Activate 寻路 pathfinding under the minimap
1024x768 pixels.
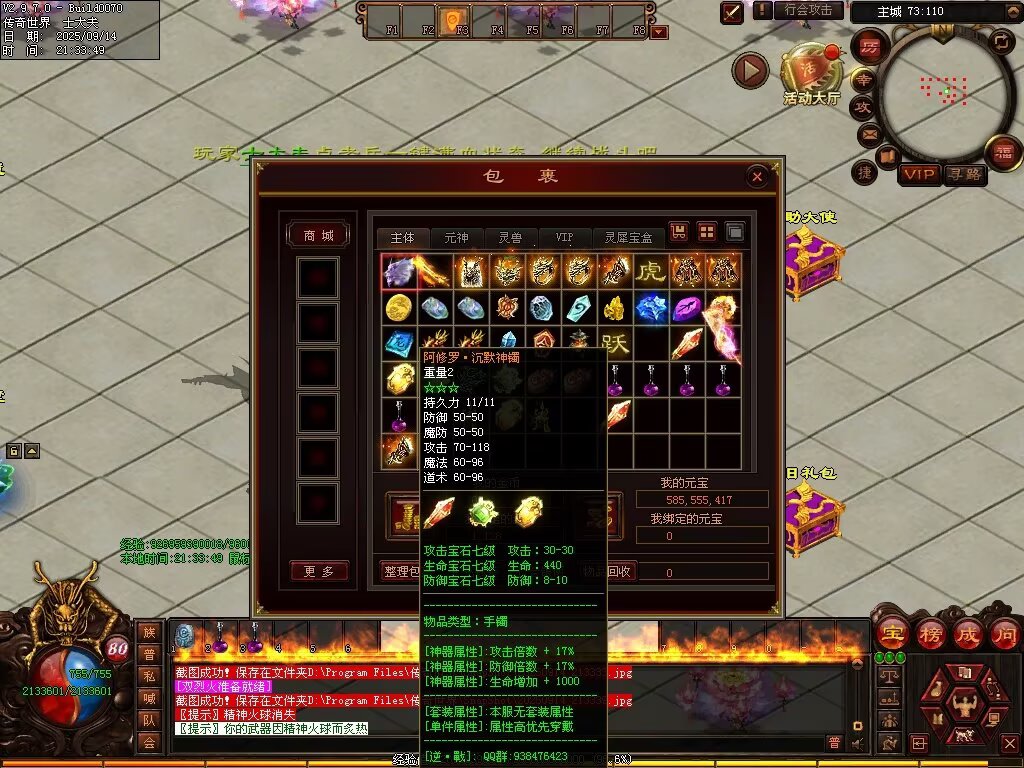click(x=964, y=175)
